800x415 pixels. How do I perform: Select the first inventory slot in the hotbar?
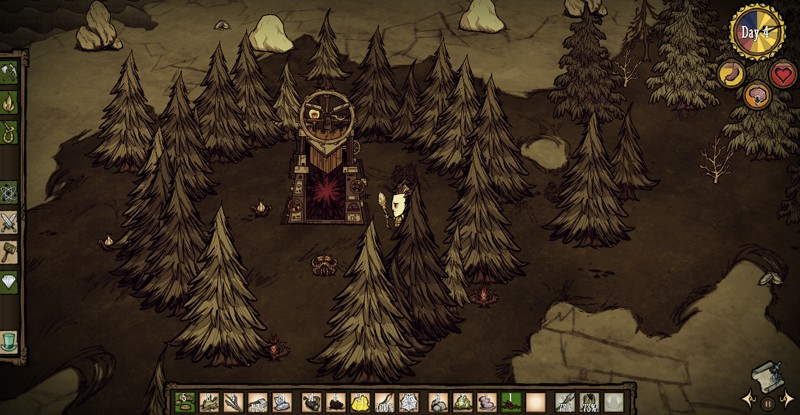pyautogui.click(x=184, y=402)
